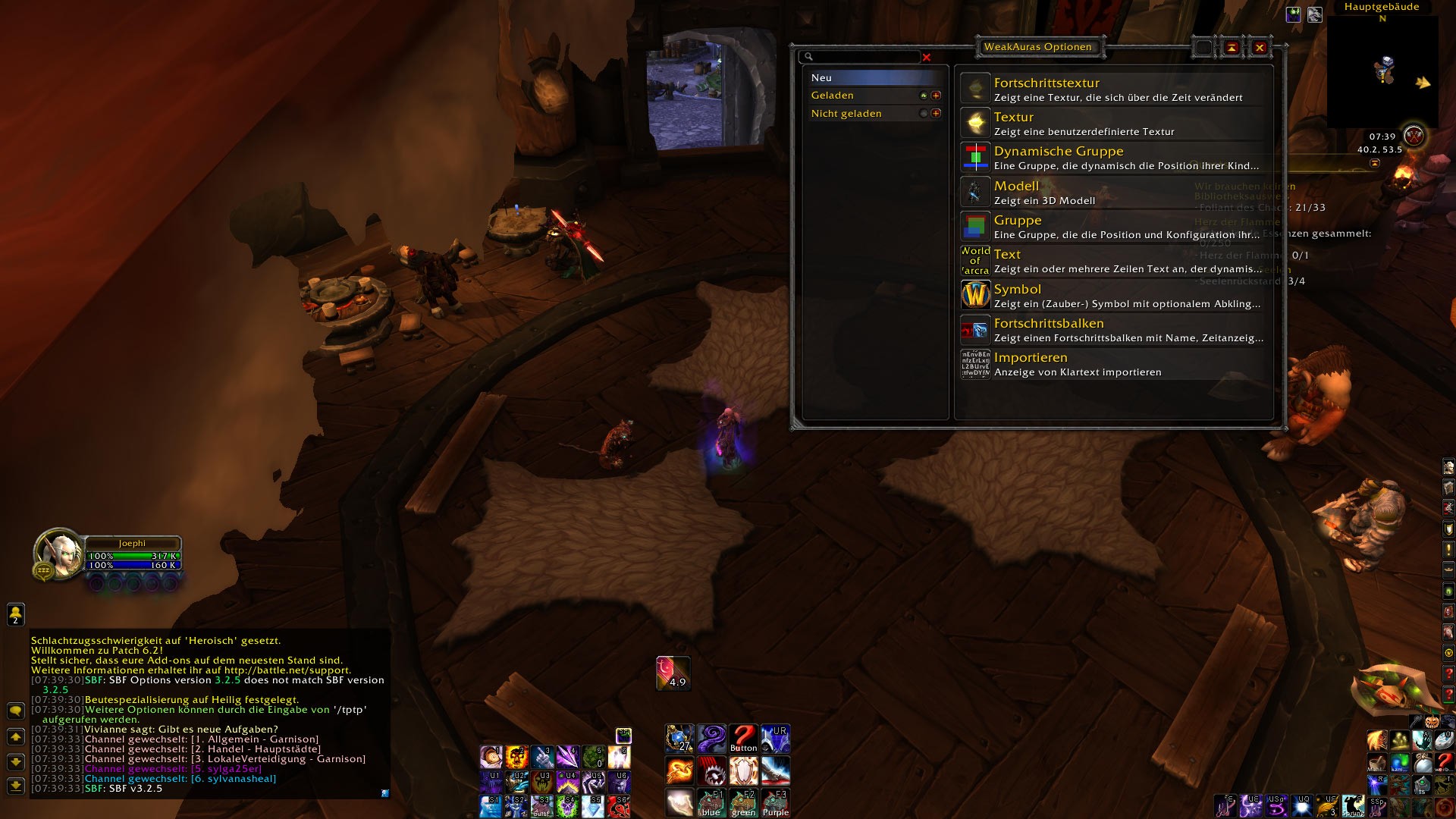Close the WeakAuras Optionen window
Image resolution: width=1456 pixels, height=819 pixels.
click(x=1260, y=48)
